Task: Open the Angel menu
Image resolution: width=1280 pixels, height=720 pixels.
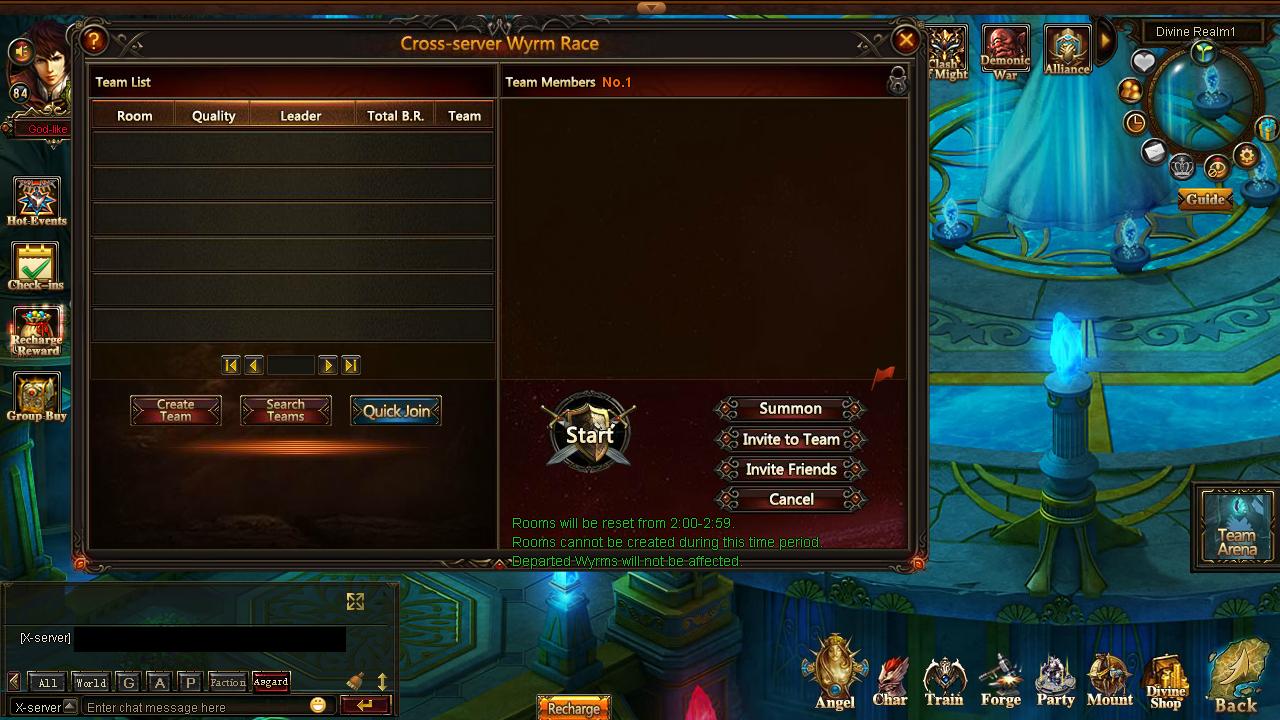Action: pos(835,671)
